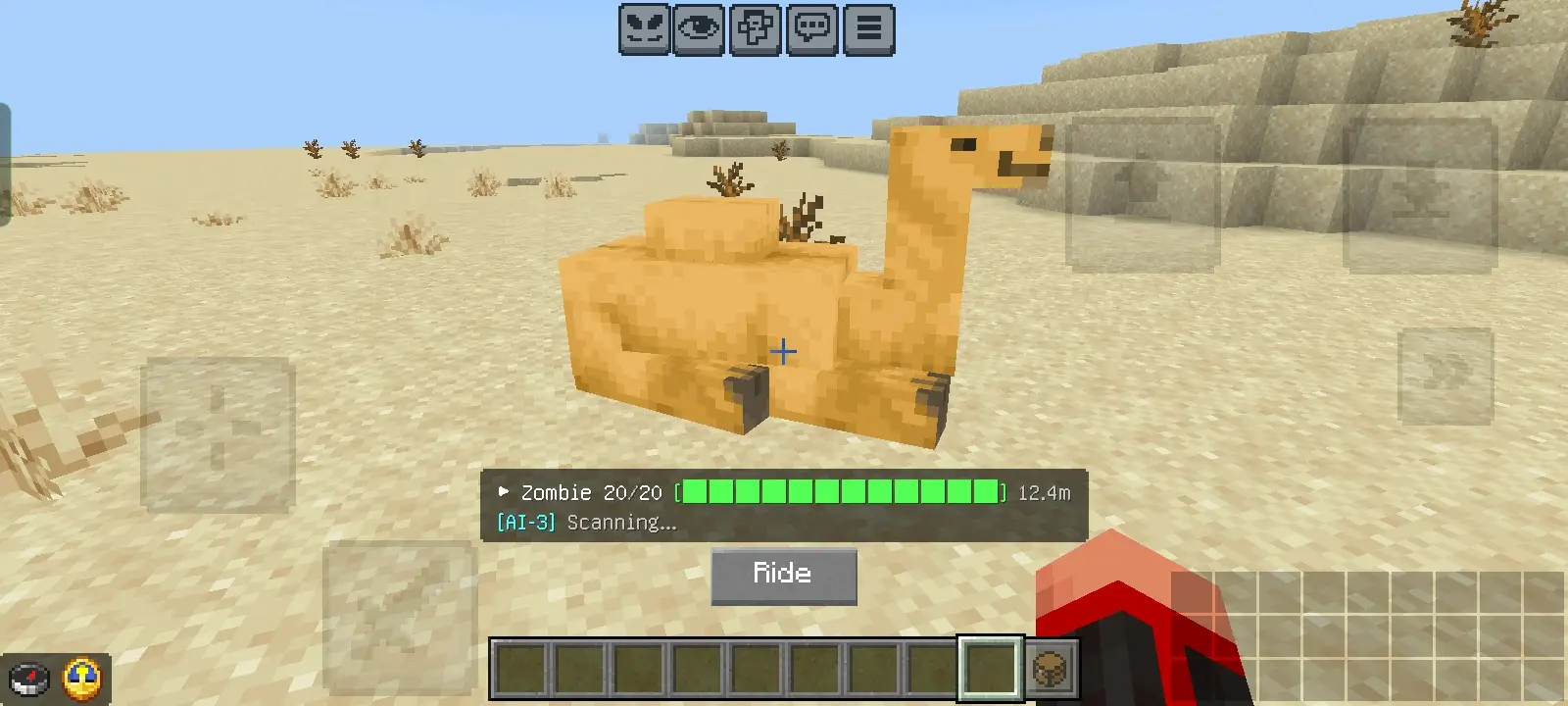Open inventory via hotbar end button

[1052, 670]
